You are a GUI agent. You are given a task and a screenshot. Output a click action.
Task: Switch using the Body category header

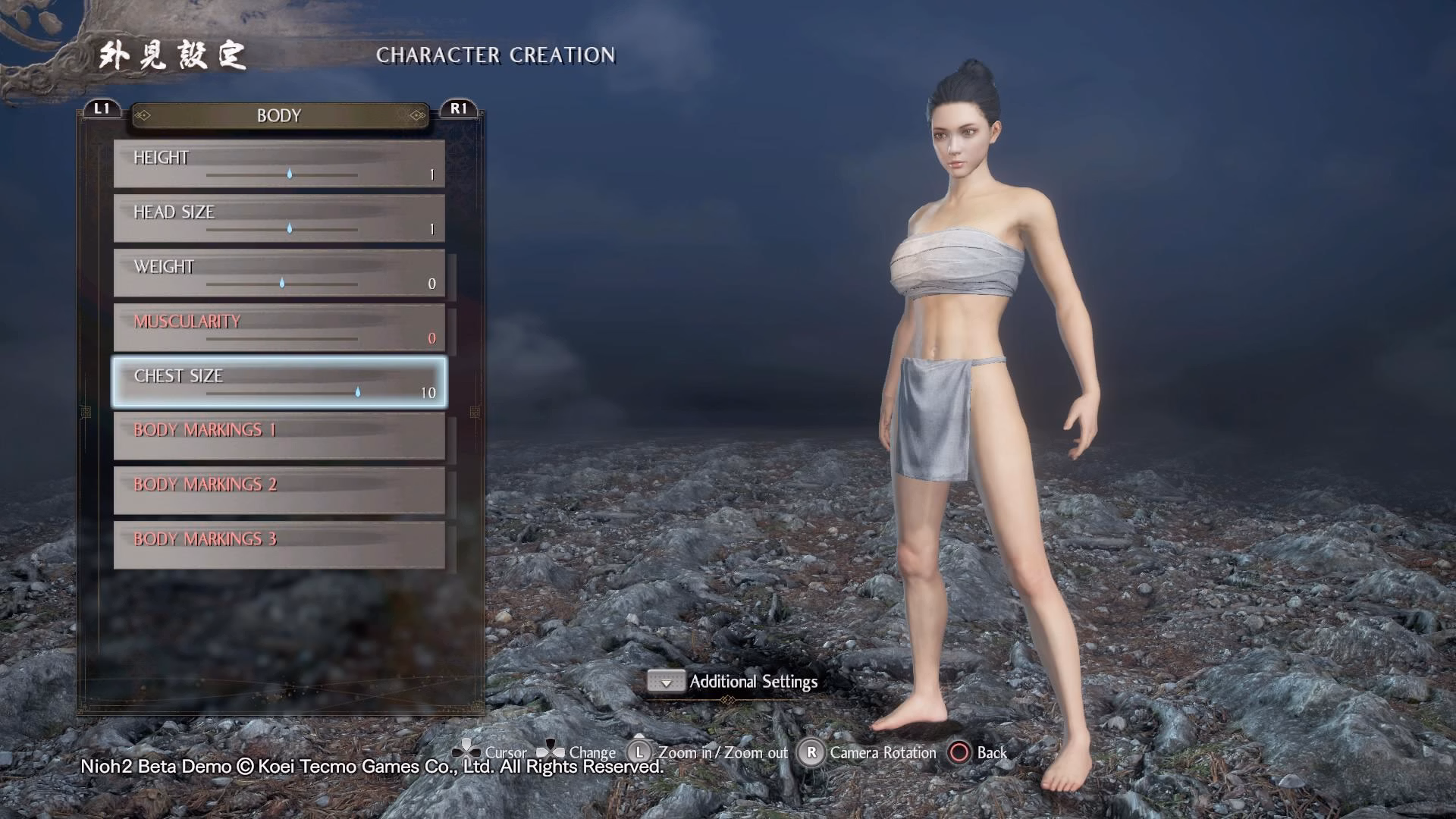pos(279,115)
